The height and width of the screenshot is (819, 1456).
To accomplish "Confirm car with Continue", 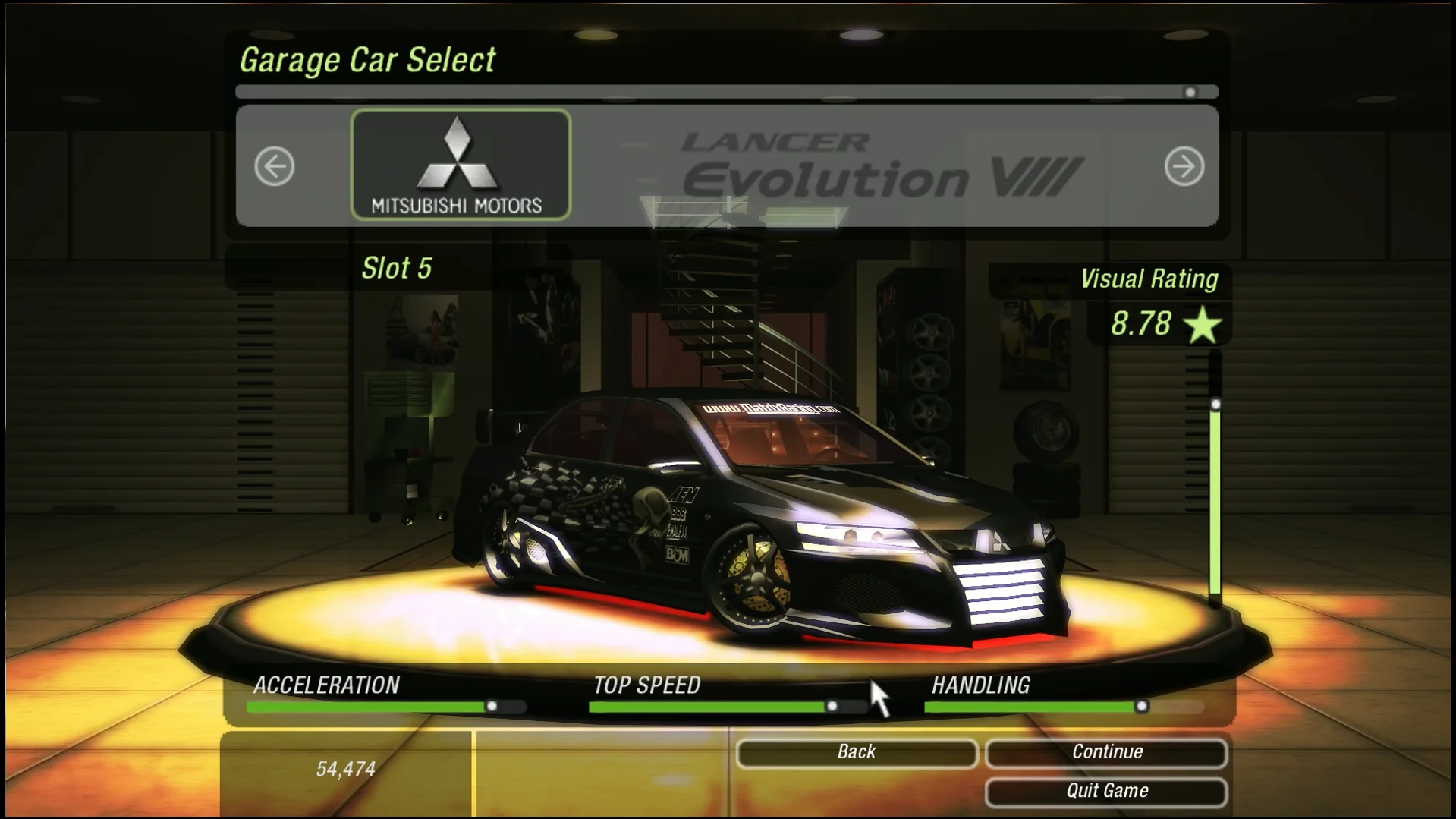I will point(1106,752).
